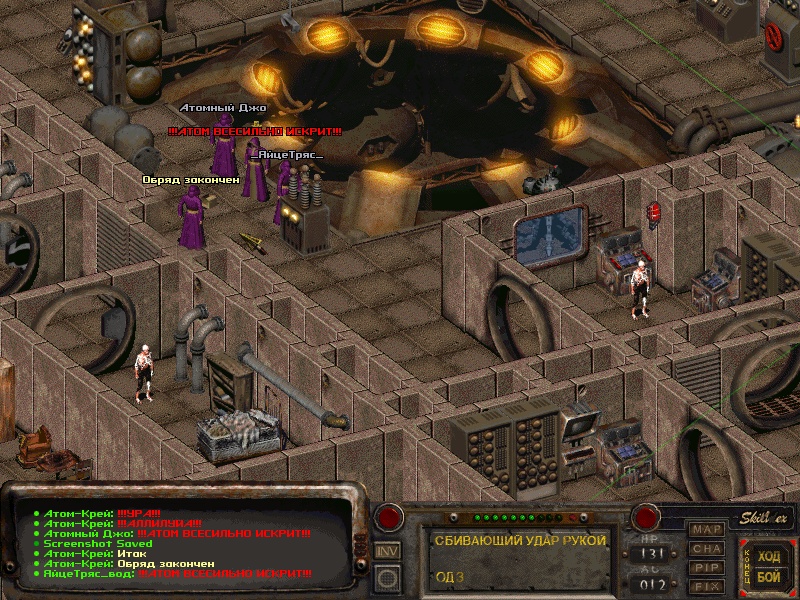Image resolution: width=800 pixels, height=600 pixels.
Task: Open the Skilldex panel
Action: click(767, 517)
